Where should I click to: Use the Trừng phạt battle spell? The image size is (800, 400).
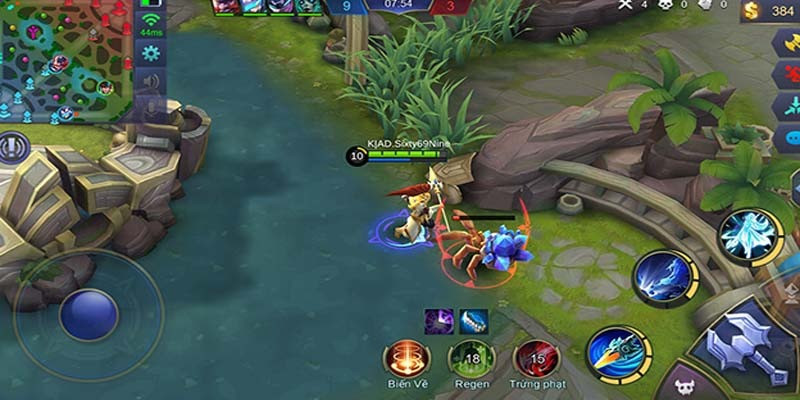[x=536, y=358]
